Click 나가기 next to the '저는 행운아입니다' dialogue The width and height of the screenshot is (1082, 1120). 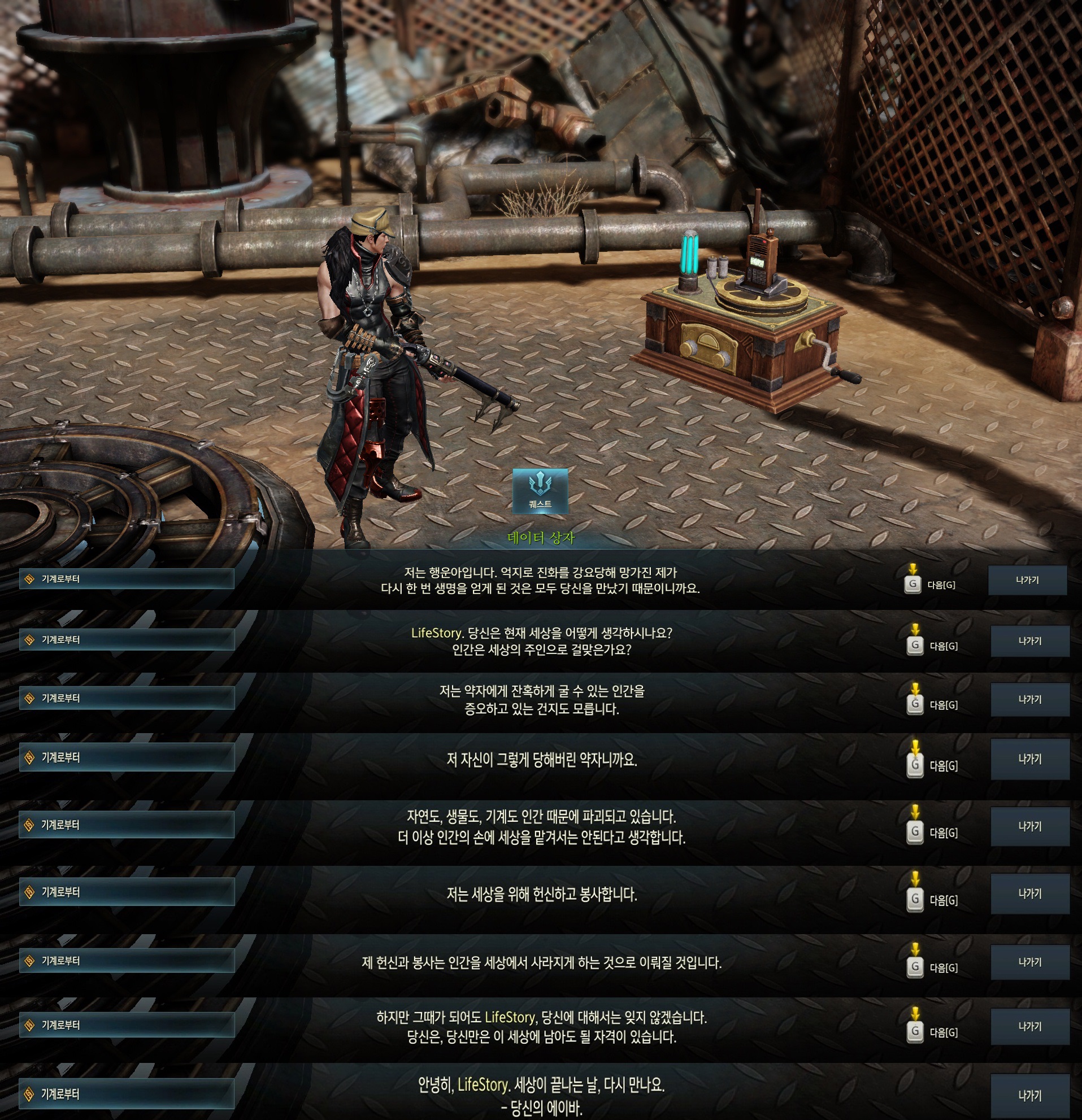pos(1027,580)
